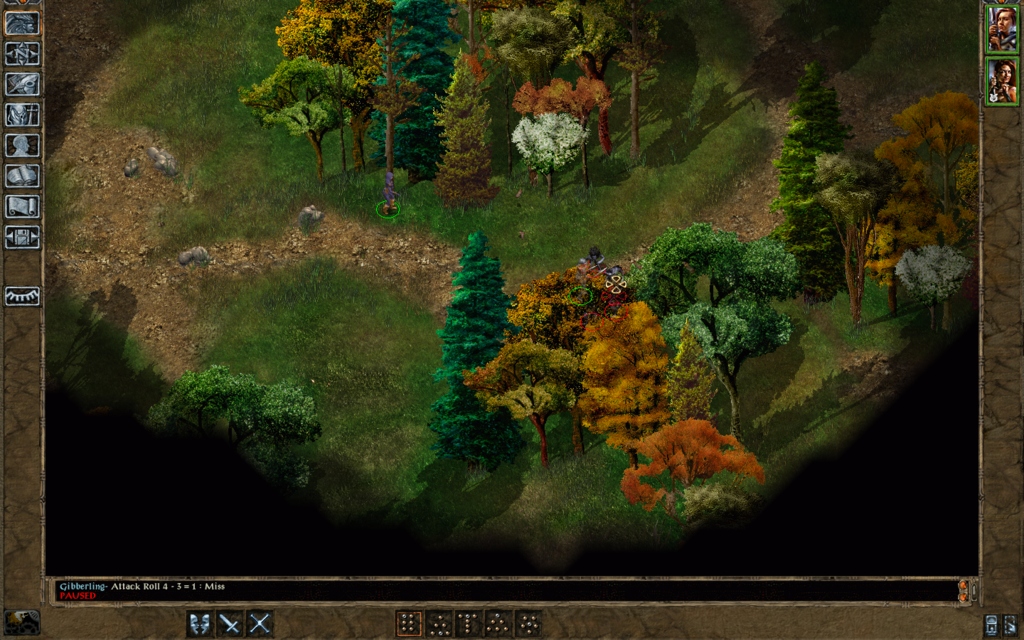The width and height of the screenshot is (1024, 640).
Task: Click the crossed swords action button
Action: point(260,623)
